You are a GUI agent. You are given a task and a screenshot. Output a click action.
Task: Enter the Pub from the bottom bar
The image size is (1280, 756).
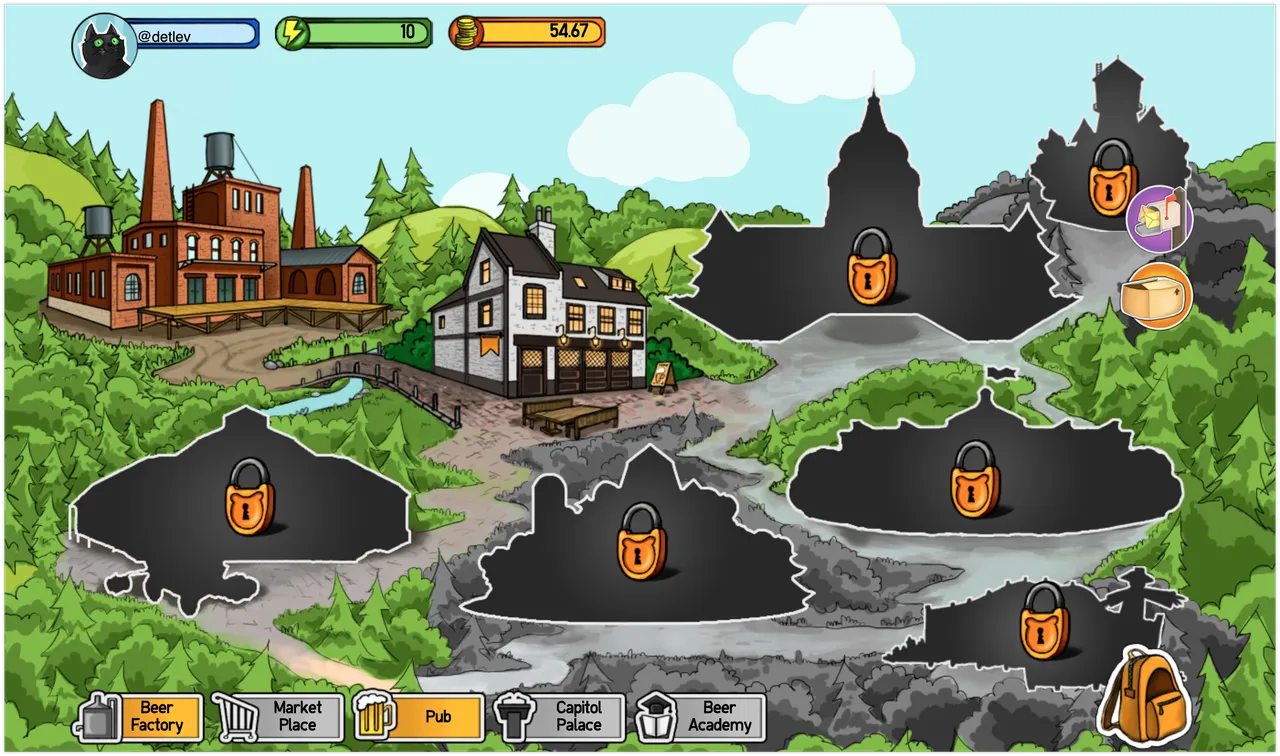420,716
